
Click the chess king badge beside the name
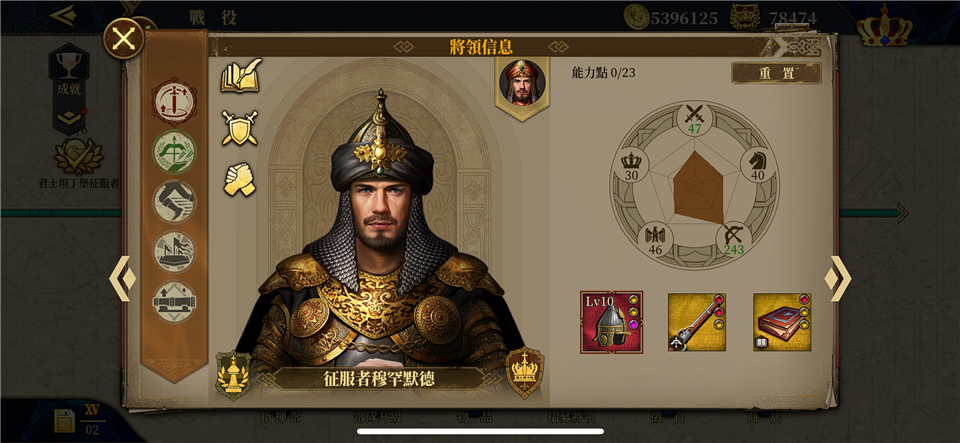click(x=233, y=374)
